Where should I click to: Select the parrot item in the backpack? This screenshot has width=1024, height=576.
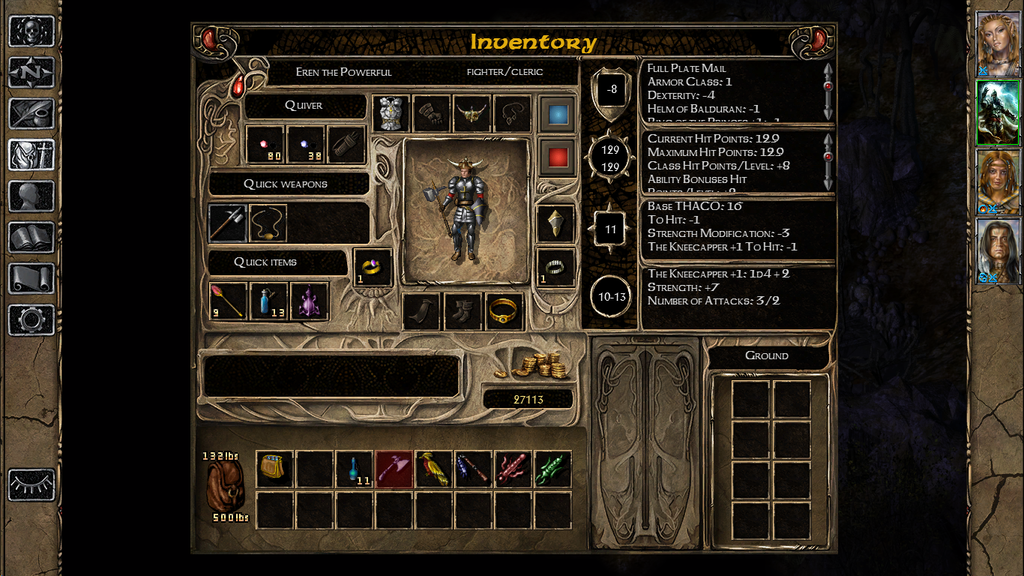[434, 468]
